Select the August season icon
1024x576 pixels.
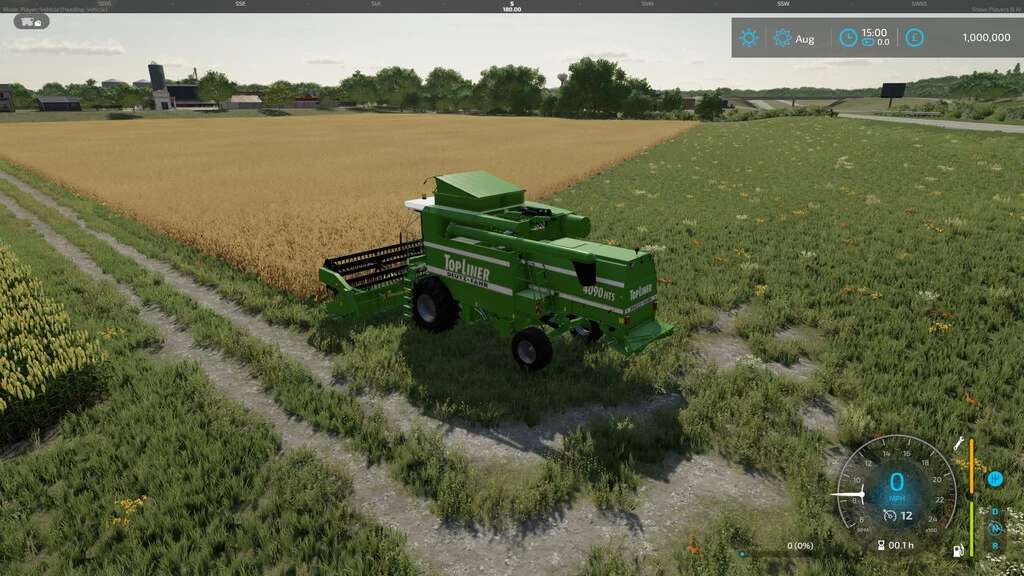[782, 38]
